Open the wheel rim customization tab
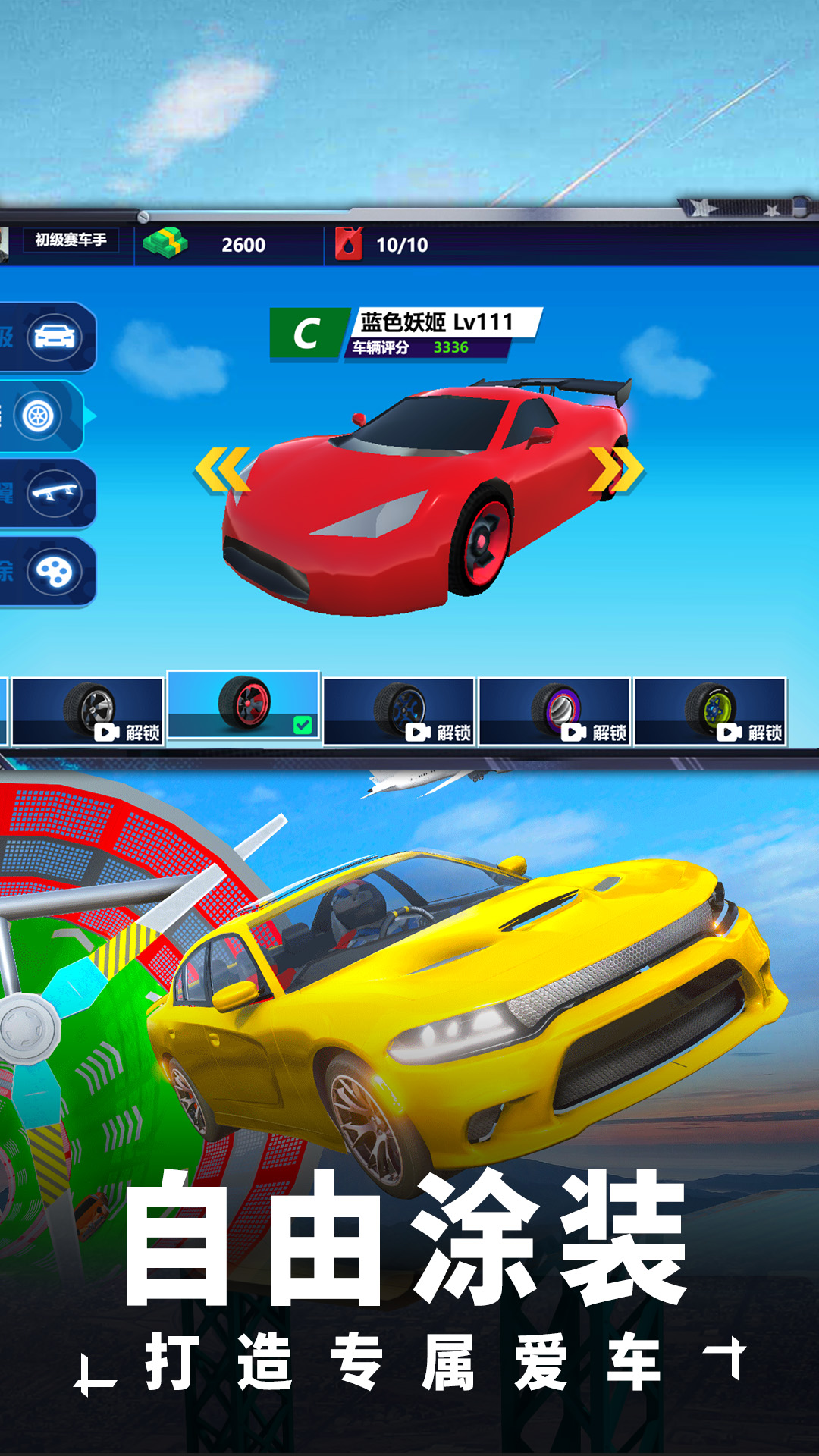 click(39, 416)
